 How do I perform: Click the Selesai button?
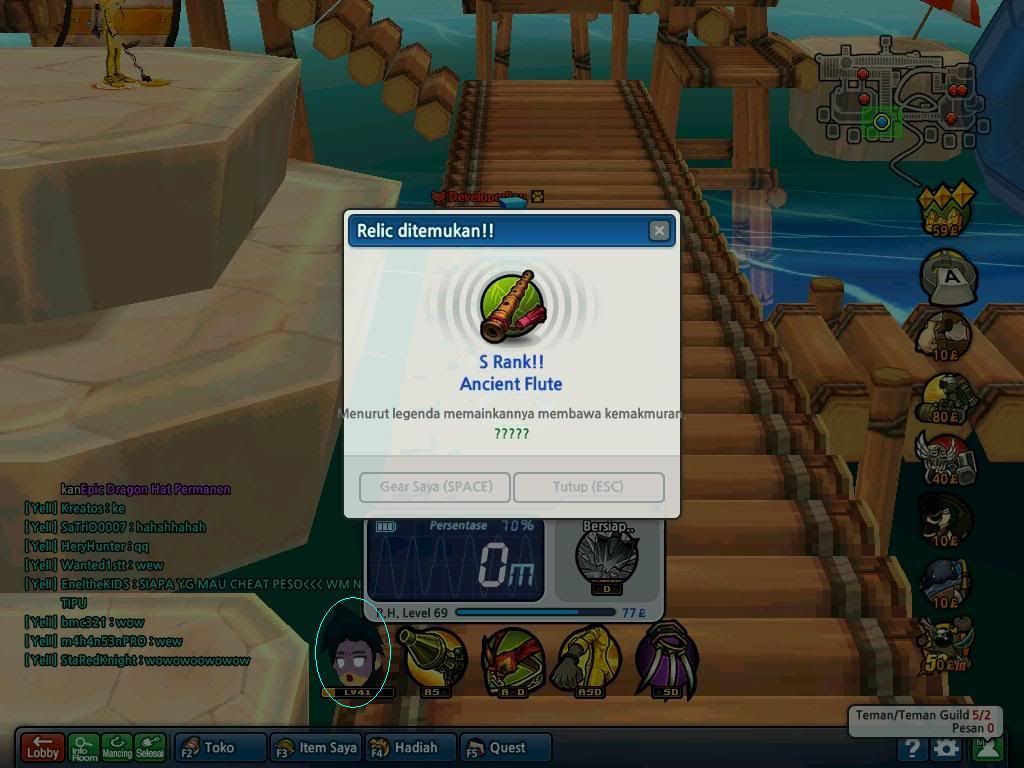[x=150, y=748]
